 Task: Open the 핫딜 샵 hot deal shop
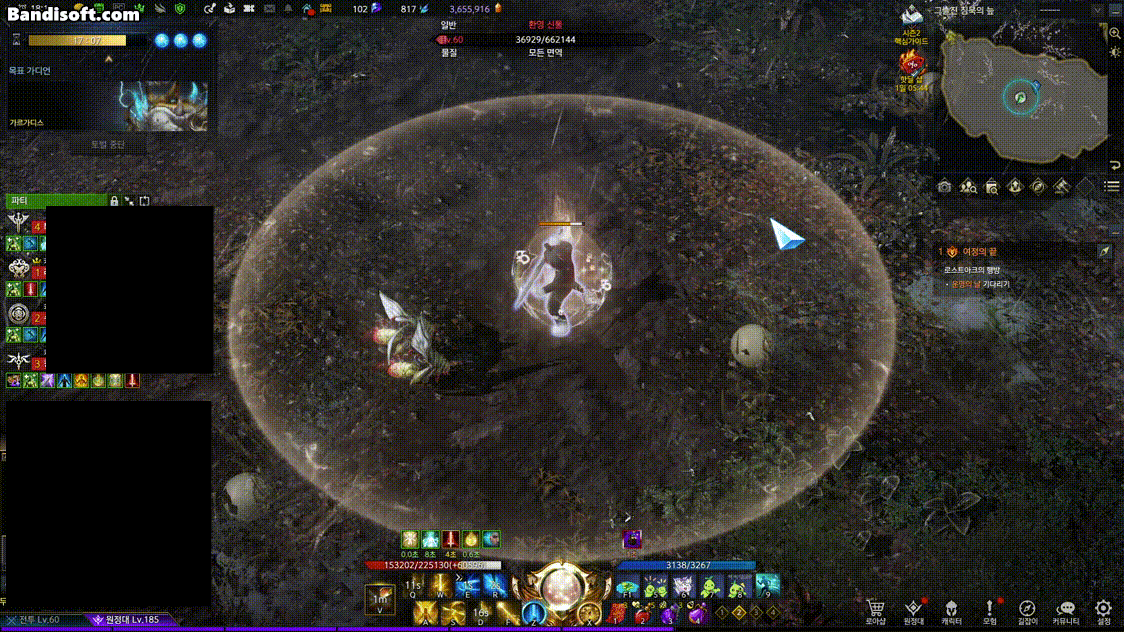[914, 66]
